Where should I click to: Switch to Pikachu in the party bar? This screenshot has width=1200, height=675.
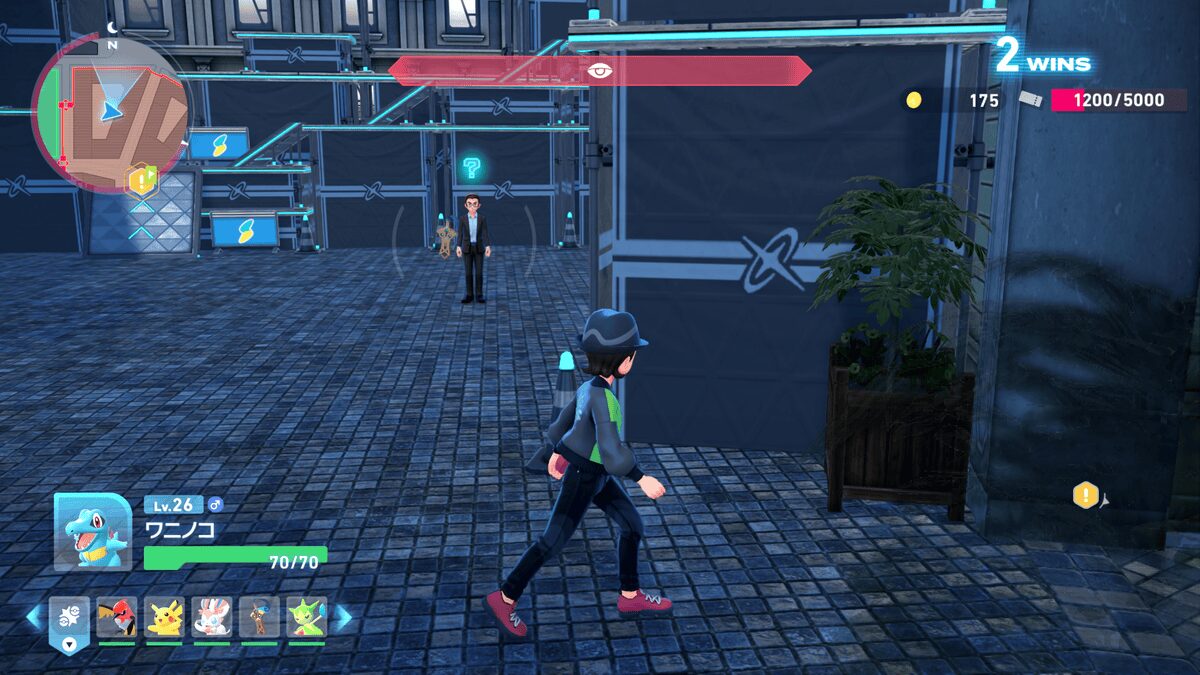(164, 617)
